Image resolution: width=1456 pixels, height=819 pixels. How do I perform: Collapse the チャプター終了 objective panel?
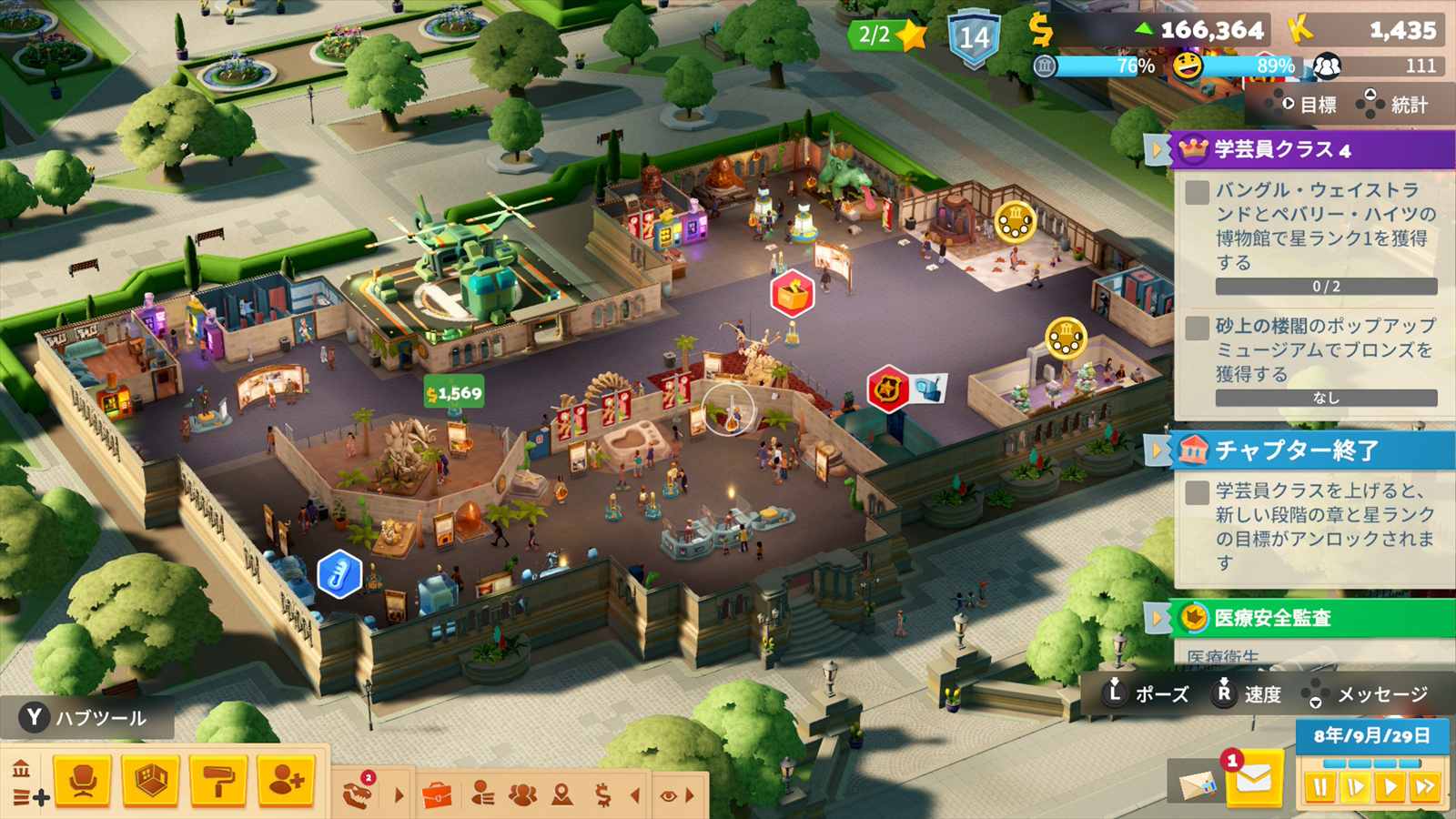tap(1158, 450)
